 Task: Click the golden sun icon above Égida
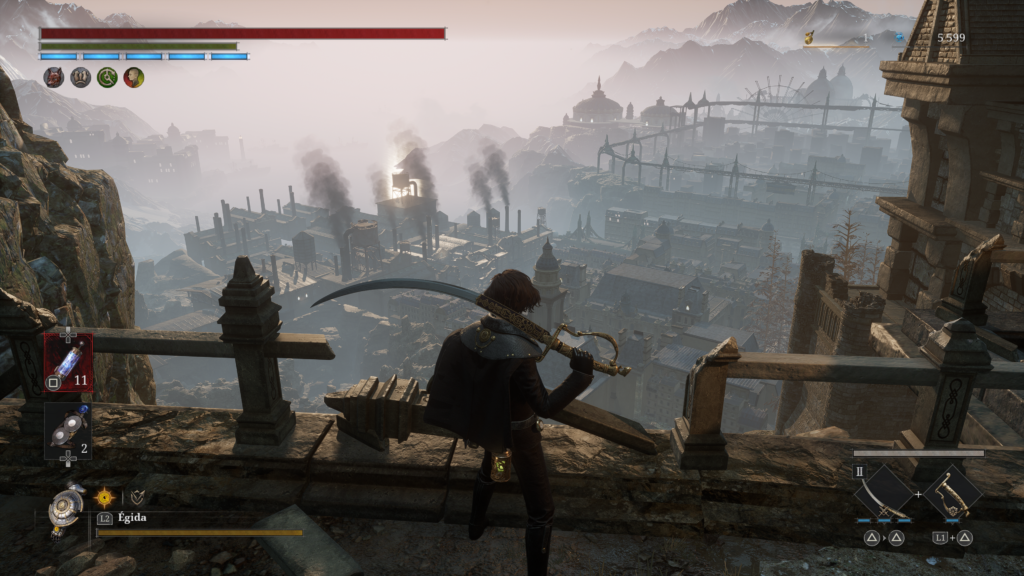click(x=104, y=496)
